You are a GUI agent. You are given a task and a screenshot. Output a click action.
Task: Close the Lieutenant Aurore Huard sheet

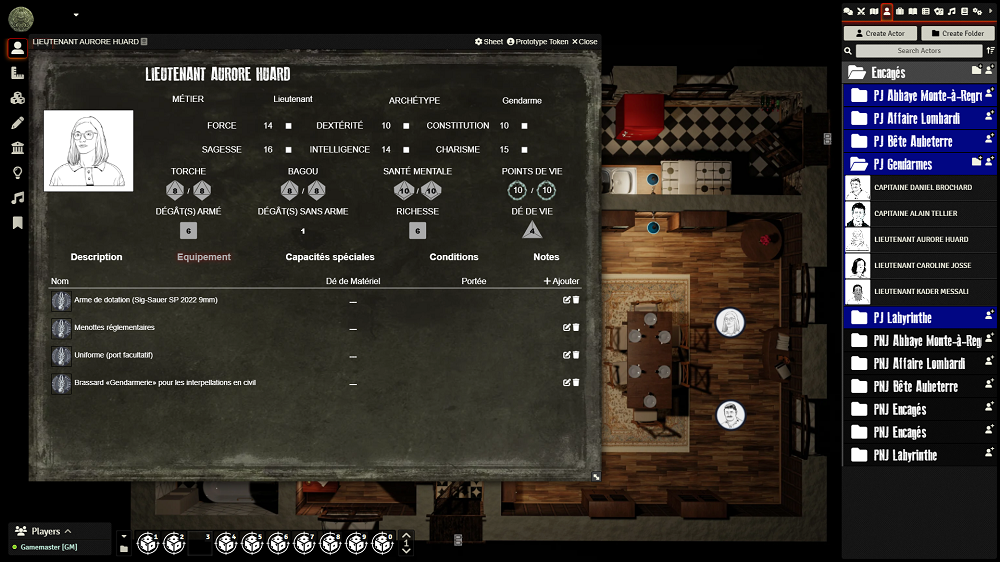pos(585,42)
